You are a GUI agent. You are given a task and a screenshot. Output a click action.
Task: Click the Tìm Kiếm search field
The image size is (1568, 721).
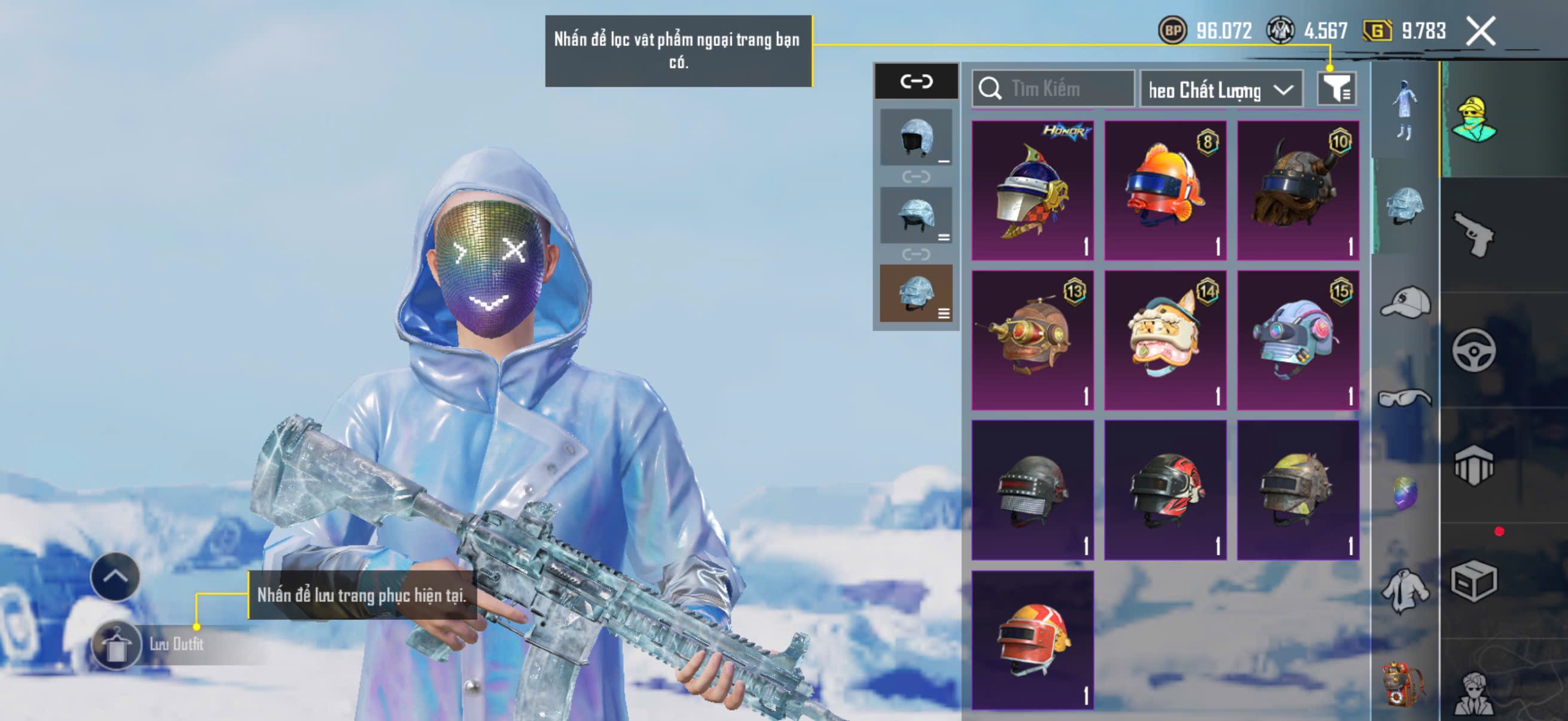pyautogui.click(x=1053, y=89)
